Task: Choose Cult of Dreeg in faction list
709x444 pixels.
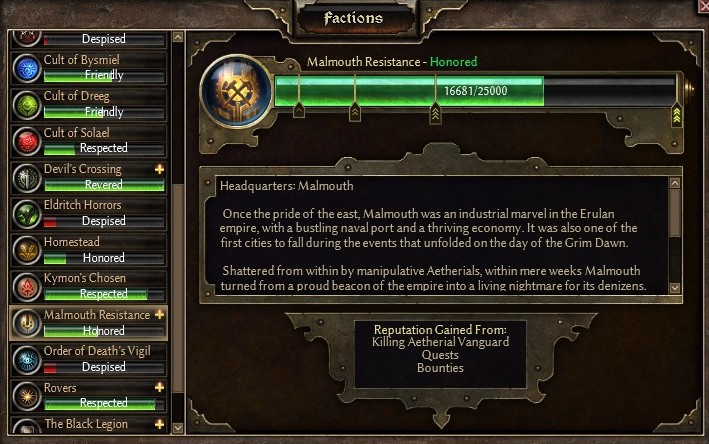Action: 88,104
